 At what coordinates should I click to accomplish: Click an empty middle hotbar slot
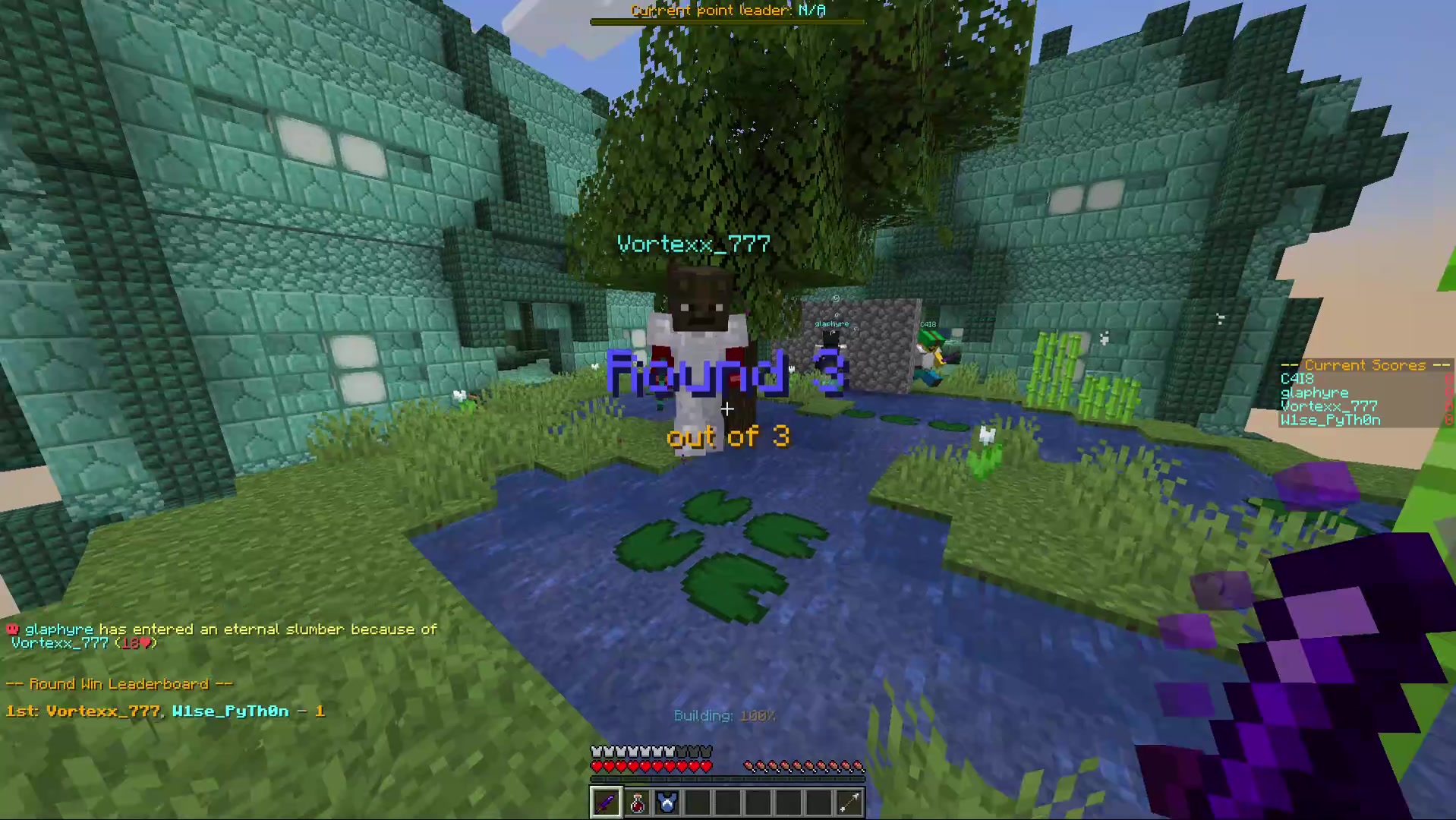tap(727, 802)
